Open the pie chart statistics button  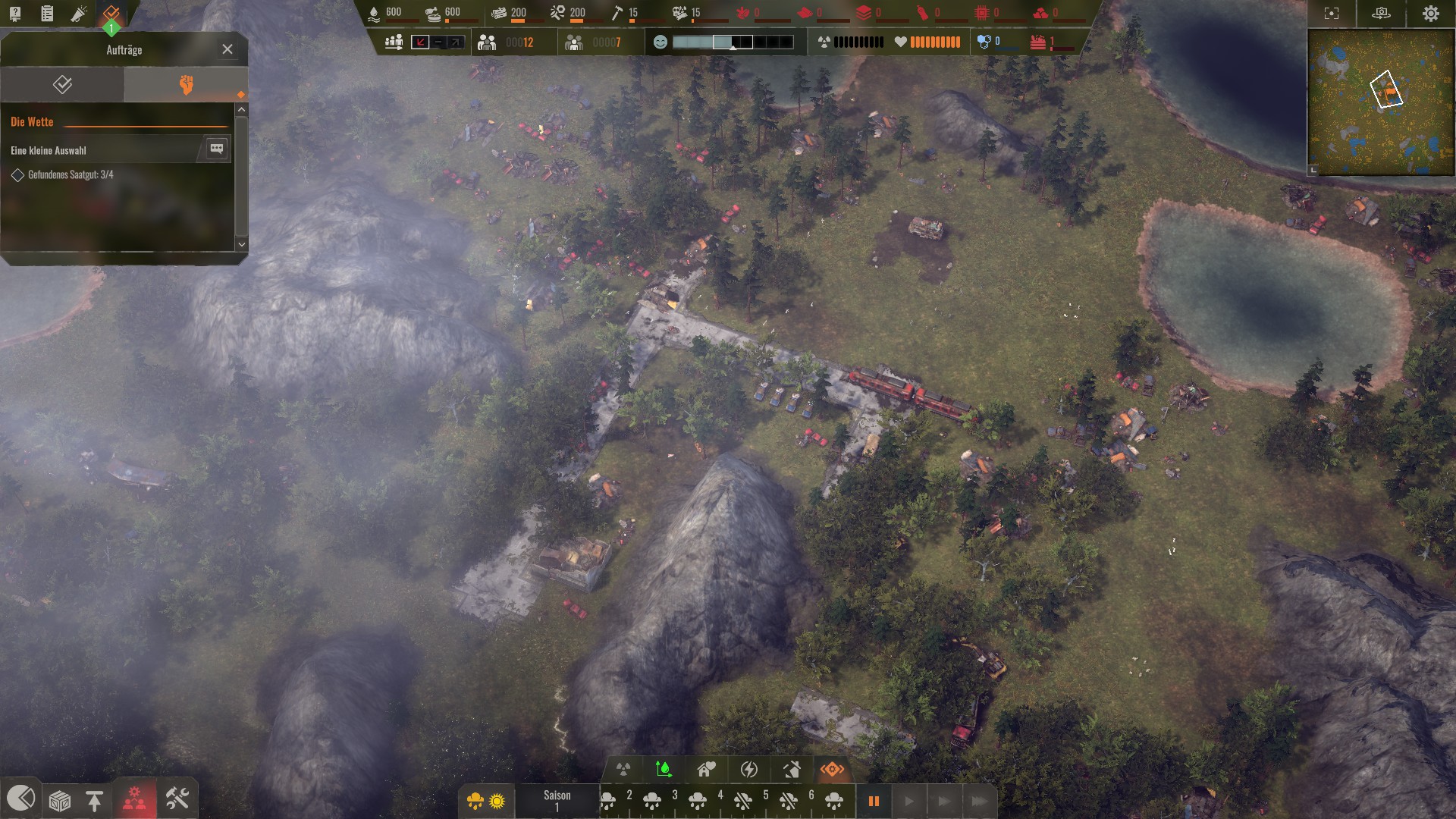point(20,798)
